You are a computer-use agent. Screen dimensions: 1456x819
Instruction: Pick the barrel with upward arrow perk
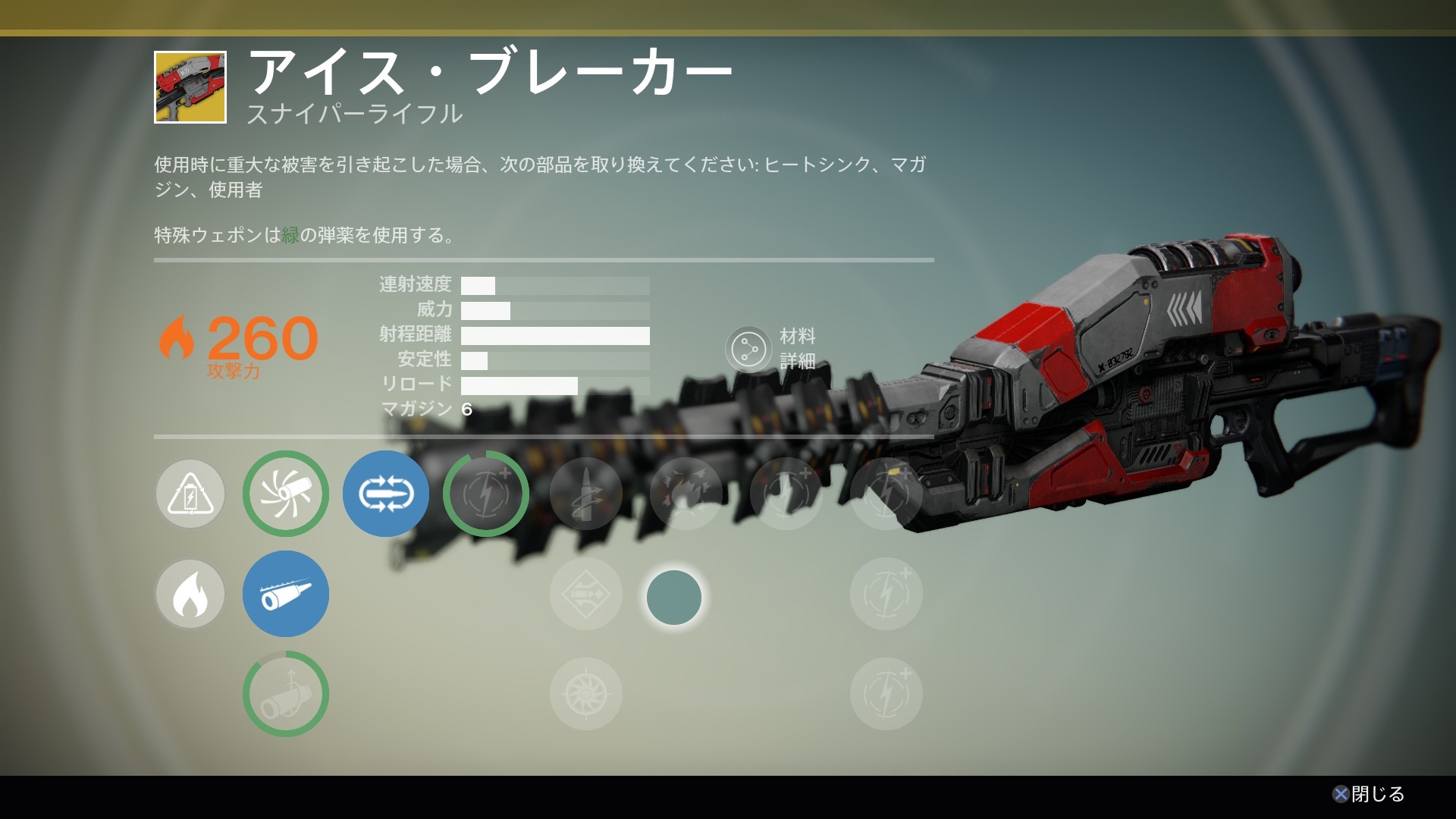click(x=286, y=694)
